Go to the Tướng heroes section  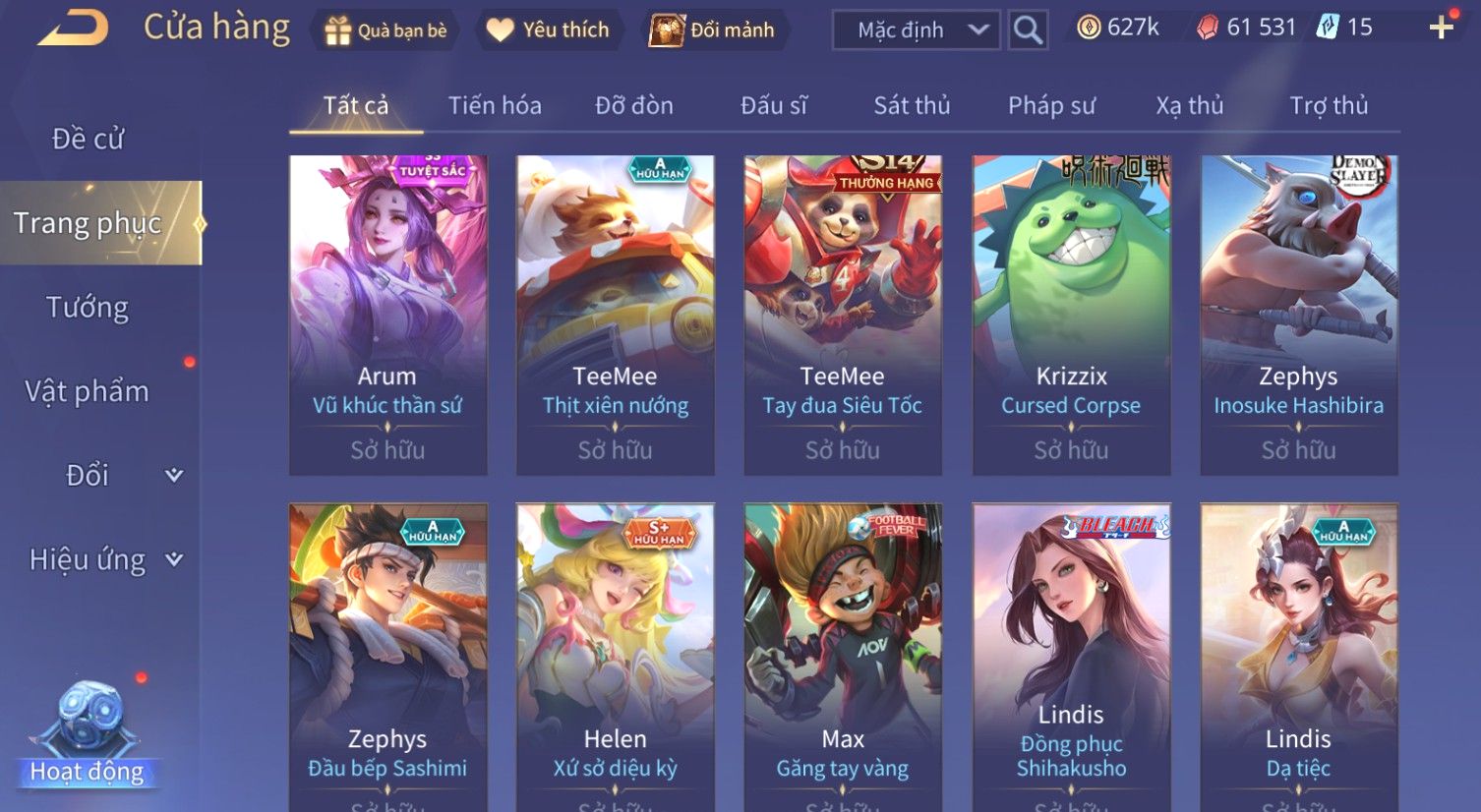point(88,308)
